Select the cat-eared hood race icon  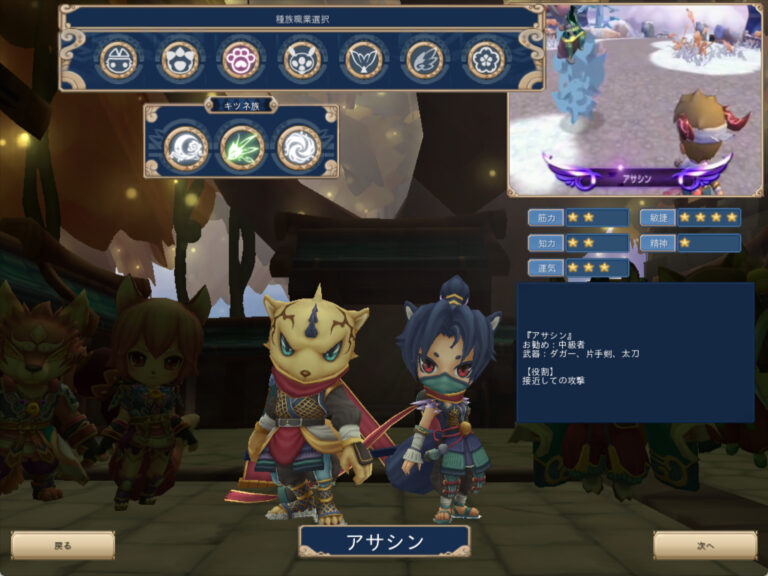click(x=119, y=60)
